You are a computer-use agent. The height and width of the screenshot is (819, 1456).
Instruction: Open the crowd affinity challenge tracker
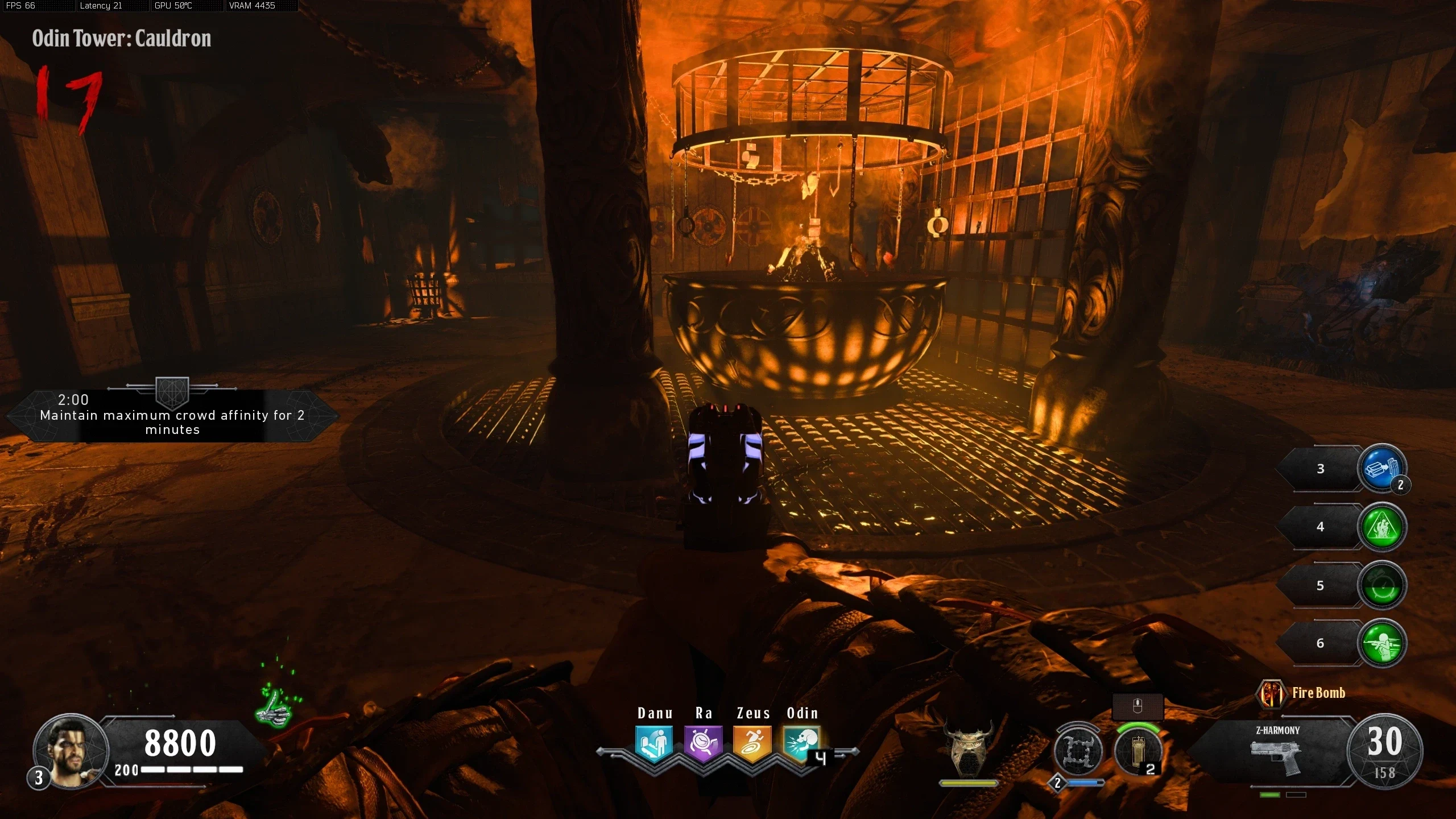pyautogui.click(x=172, y=416)
